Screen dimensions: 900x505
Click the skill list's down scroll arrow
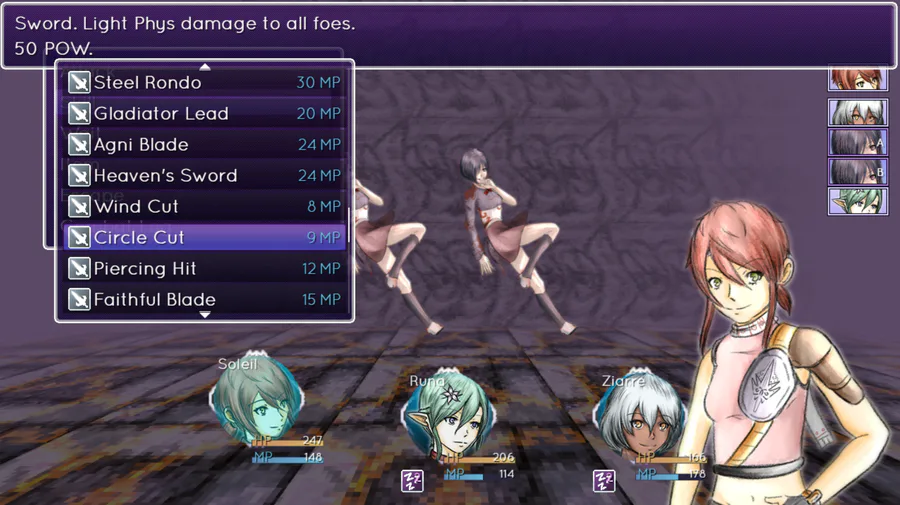point(205,315)
